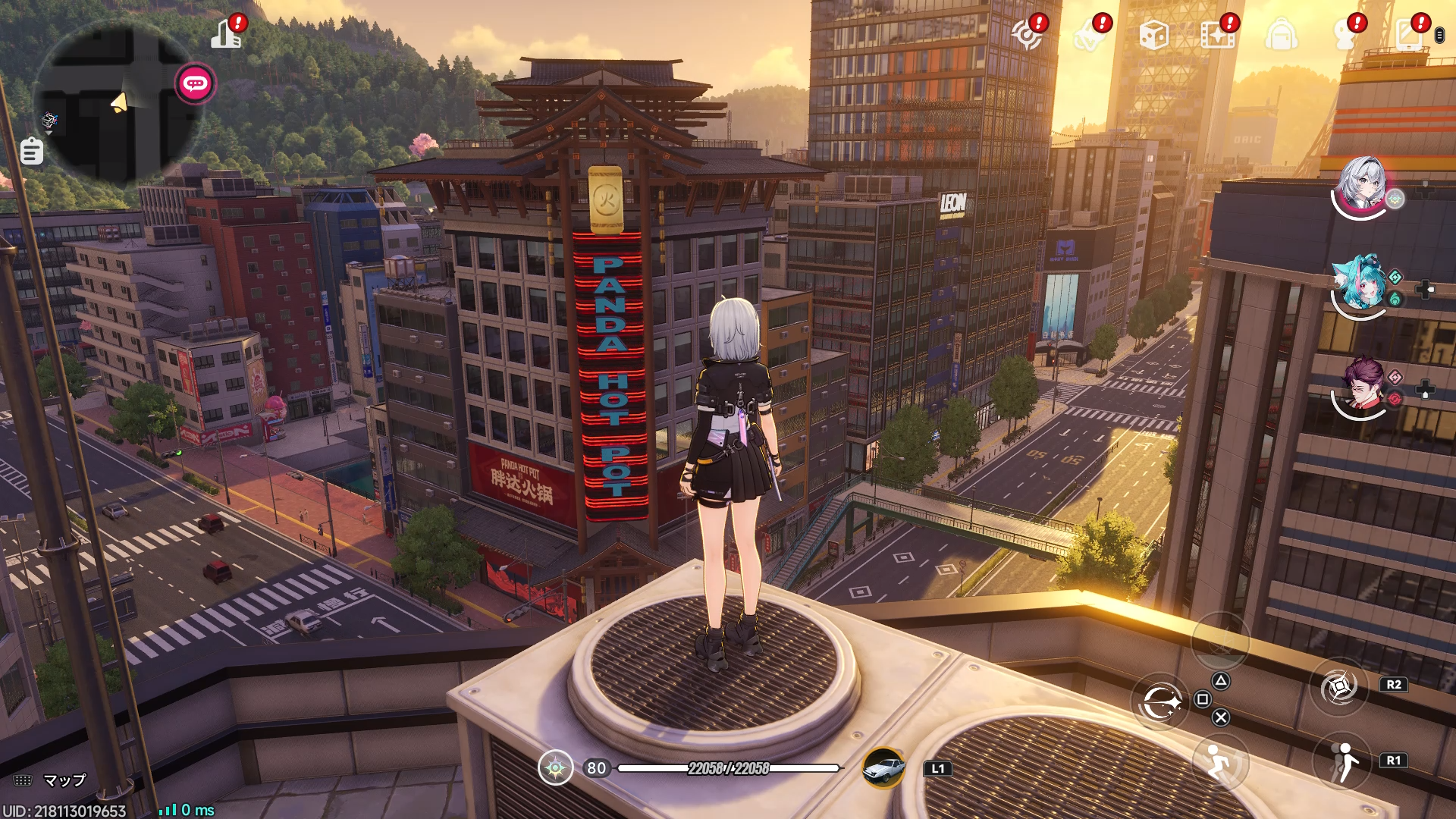Open the dice cube menu icon
The width and height of the screenshot is (1456, 819).
tap(1153, 35)
